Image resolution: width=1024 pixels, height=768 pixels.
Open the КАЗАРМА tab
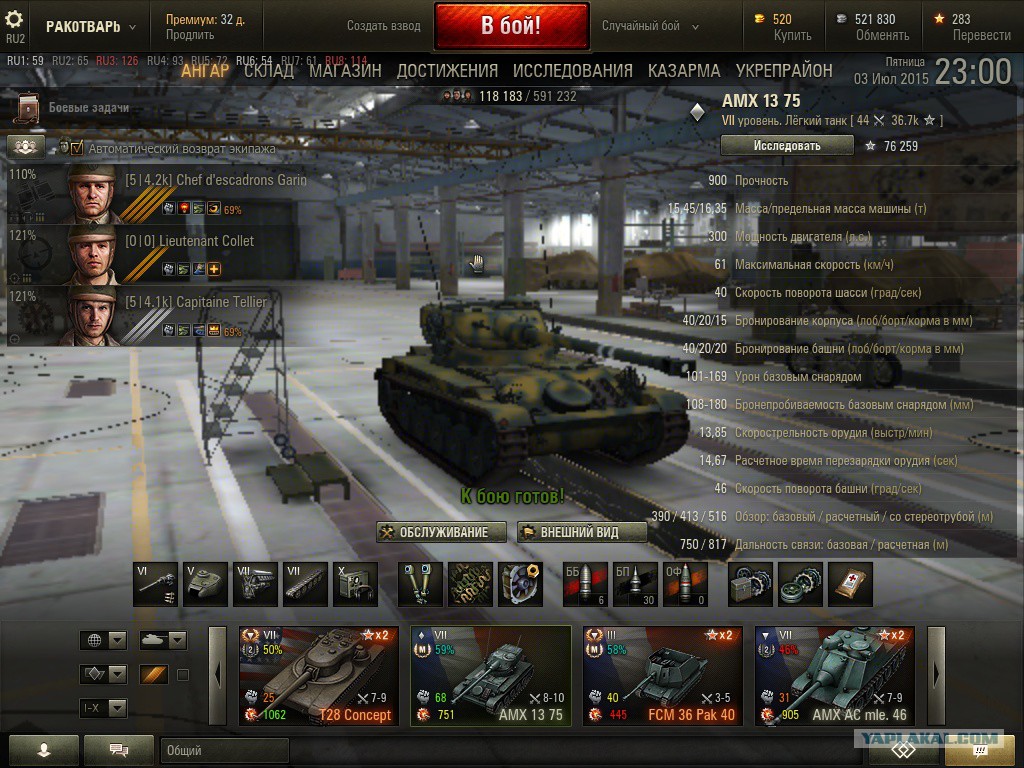(x=684, y=71)
